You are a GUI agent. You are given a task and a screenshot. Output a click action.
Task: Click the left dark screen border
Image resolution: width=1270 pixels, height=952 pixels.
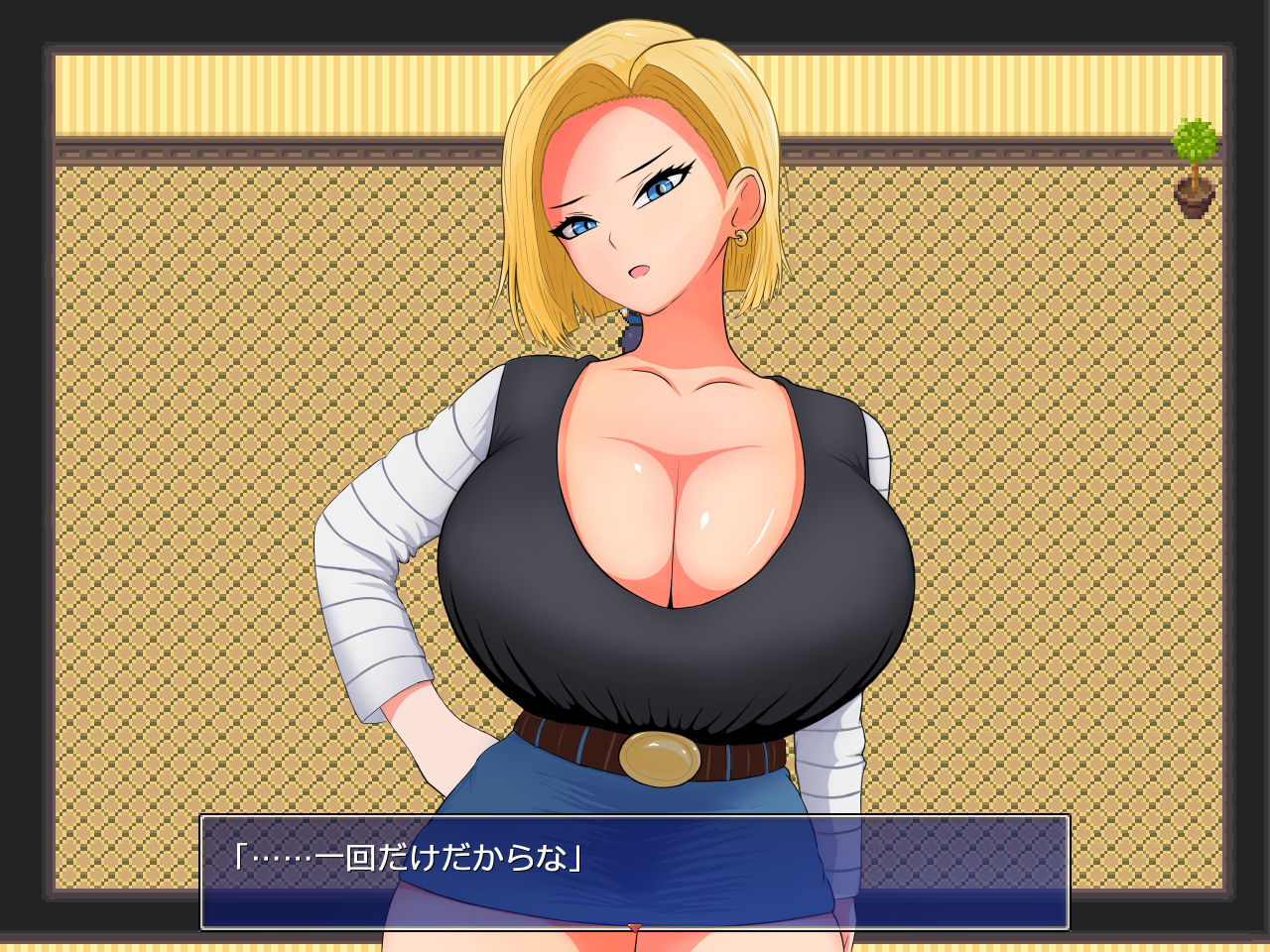coord(20,476)
